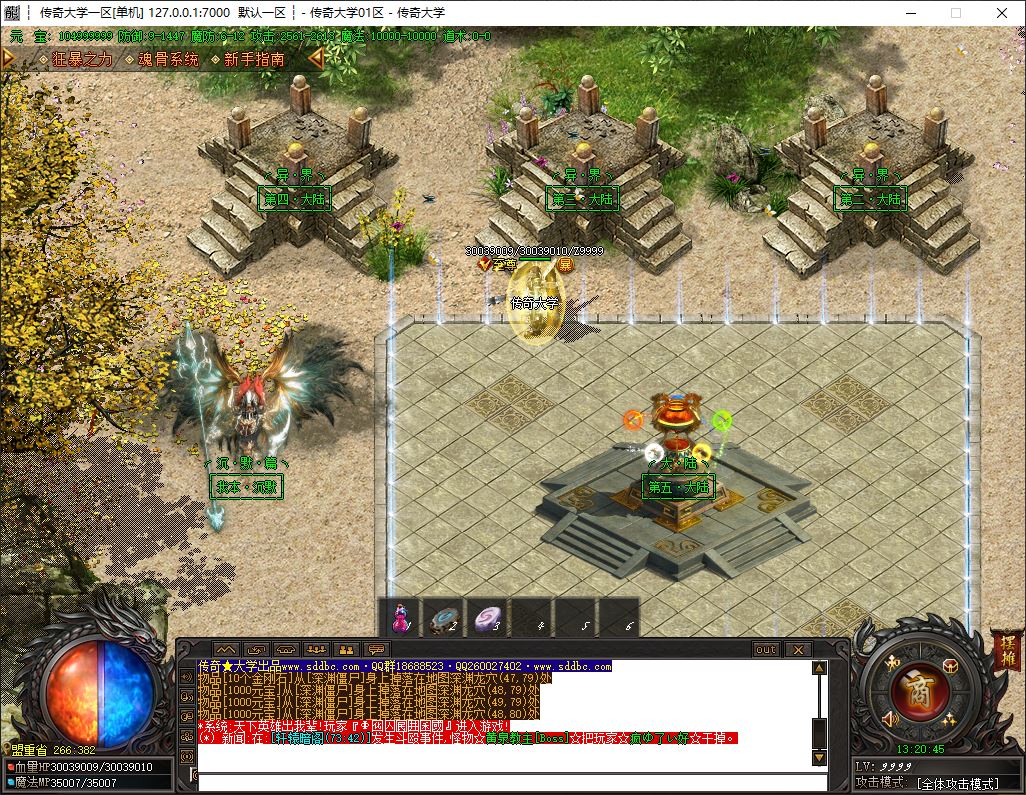Close the game window
Viewport: 1026px width, 795px height.
click(x=1001, y=13)
